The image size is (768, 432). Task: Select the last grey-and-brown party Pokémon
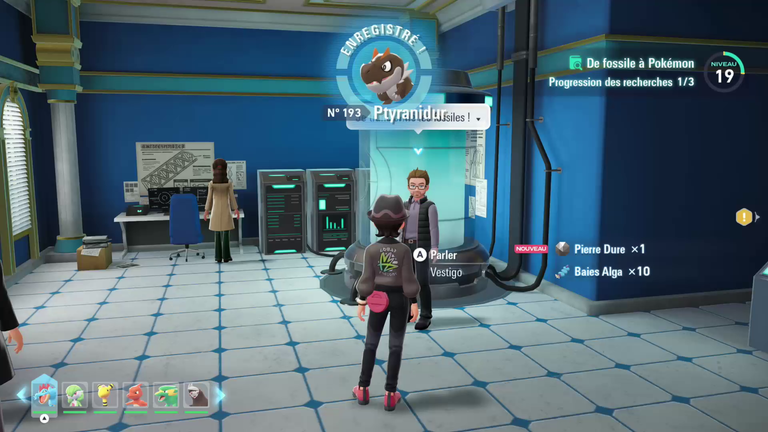click(196, 395)
